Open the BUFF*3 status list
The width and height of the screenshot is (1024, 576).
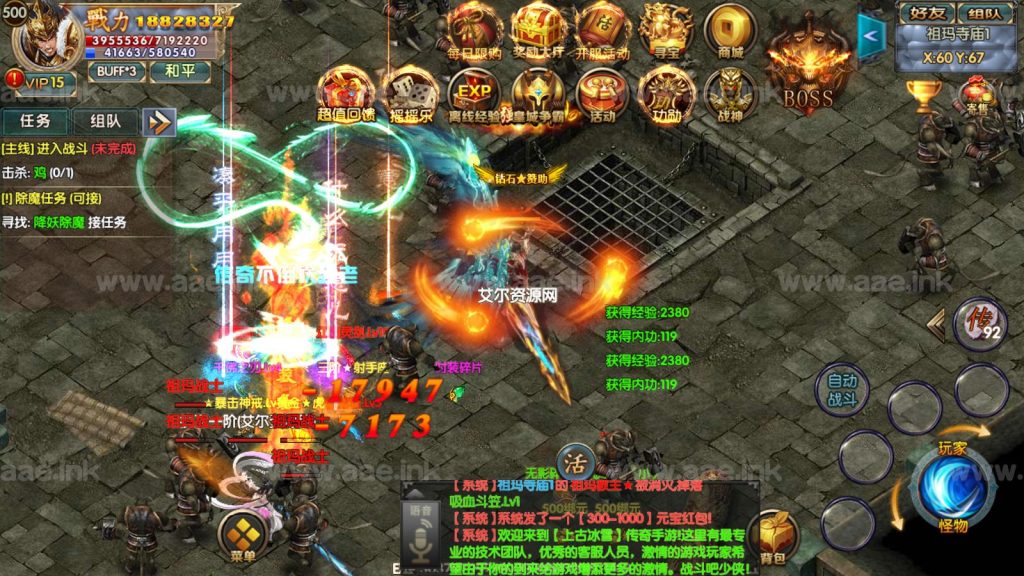tap(116, 72)
